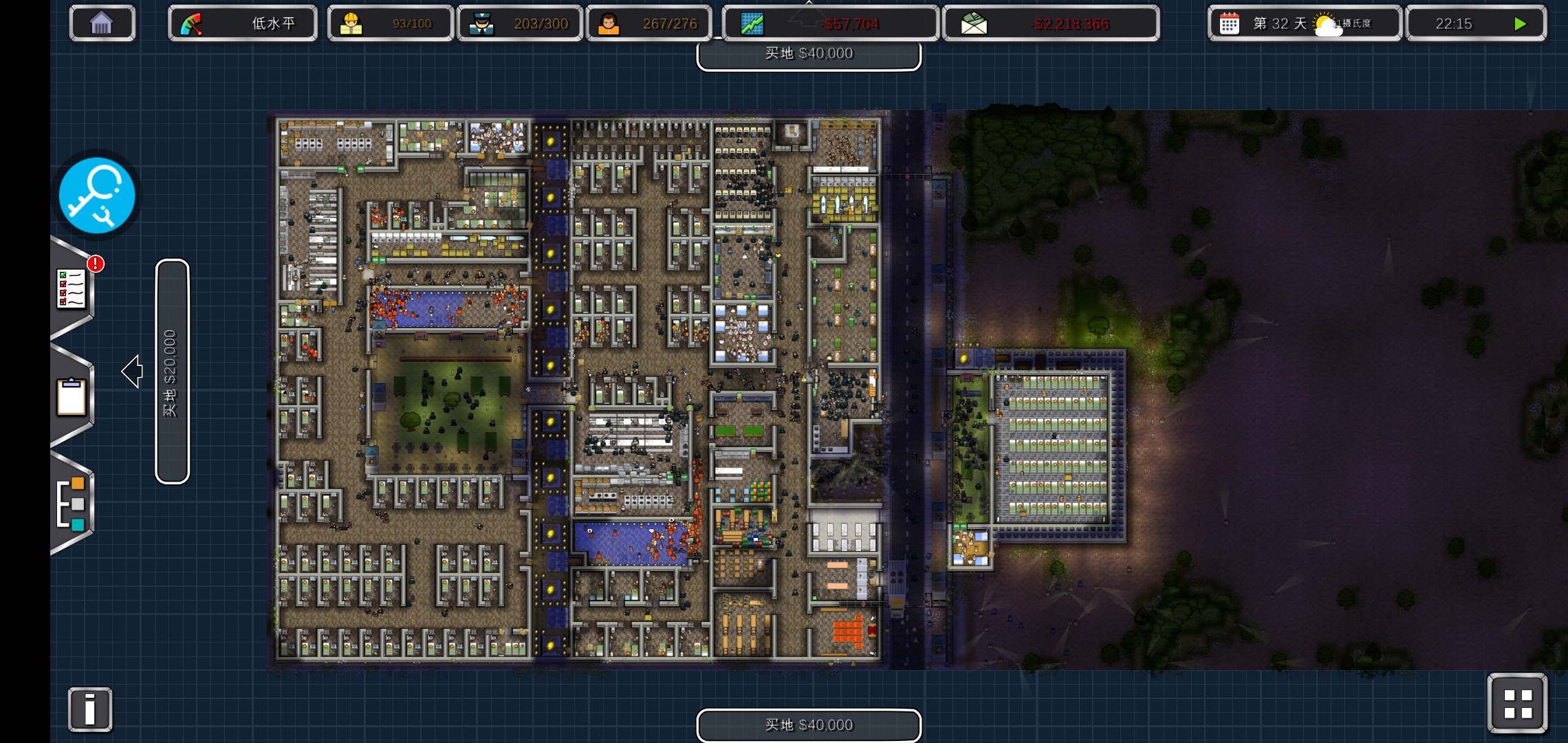Open the clipboard reports tab
The width and height of the screenshot is (1568, 743).
tap(72, 397)
